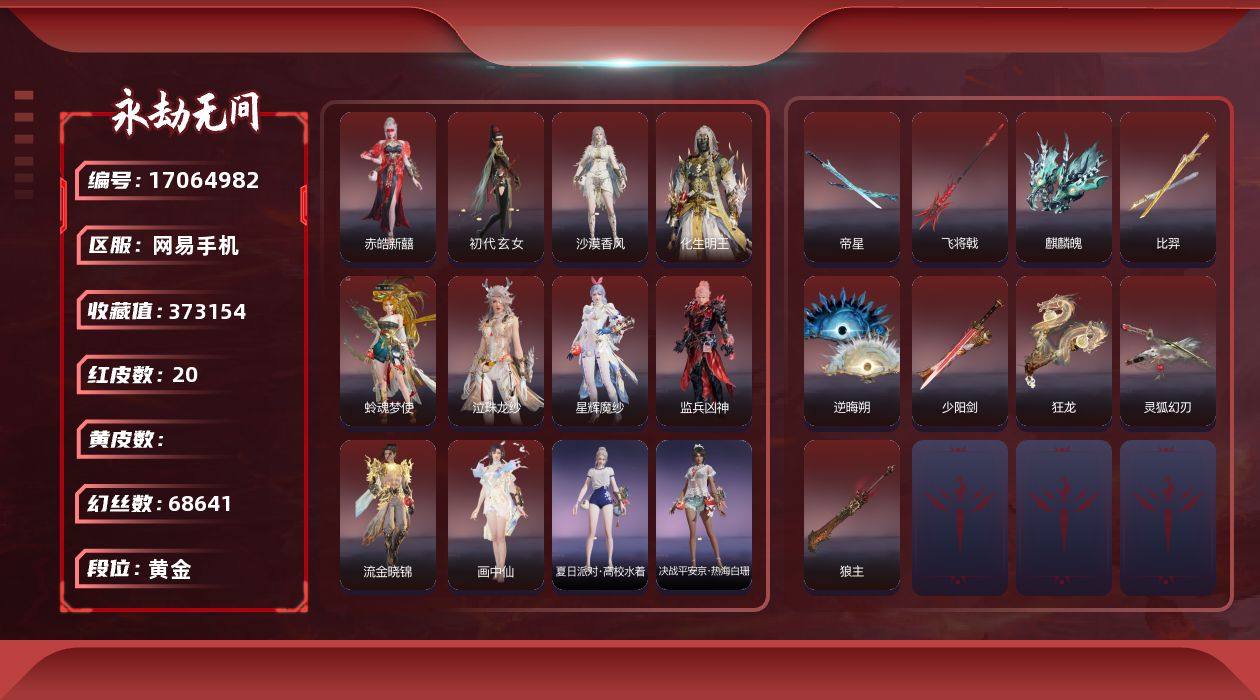This screenshot has height=700, width=1260.
Task: Choose the 星辉魔纱 skin card
Action: coord(600,351)
